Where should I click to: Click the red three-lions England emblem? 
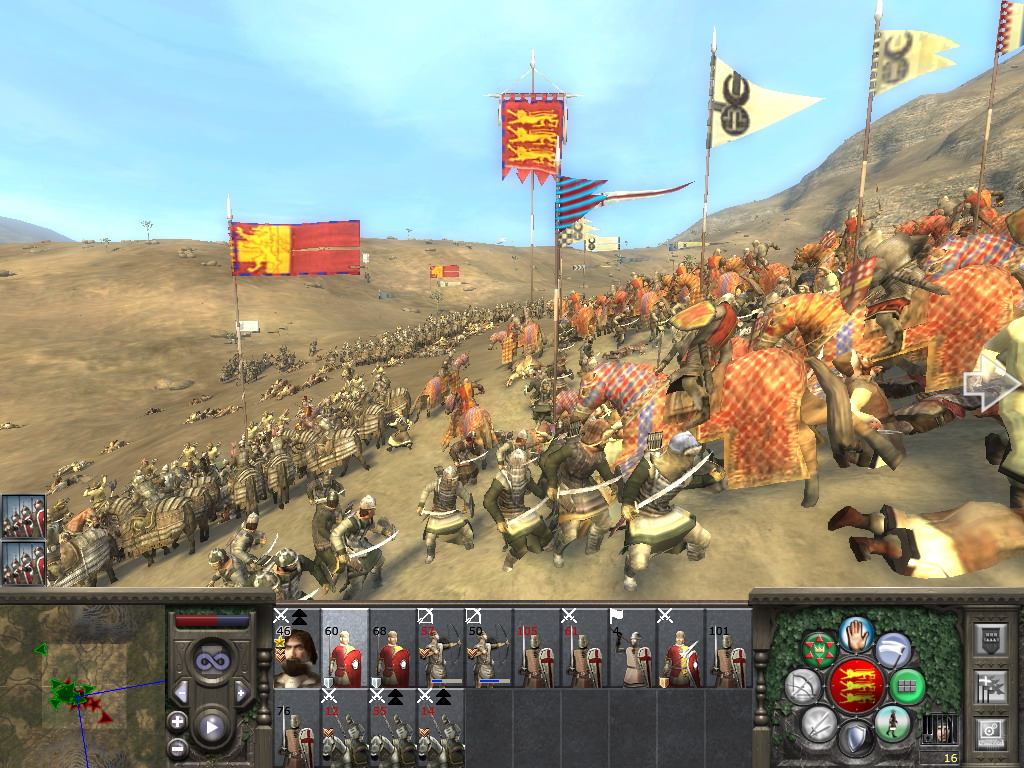point(856,686)
